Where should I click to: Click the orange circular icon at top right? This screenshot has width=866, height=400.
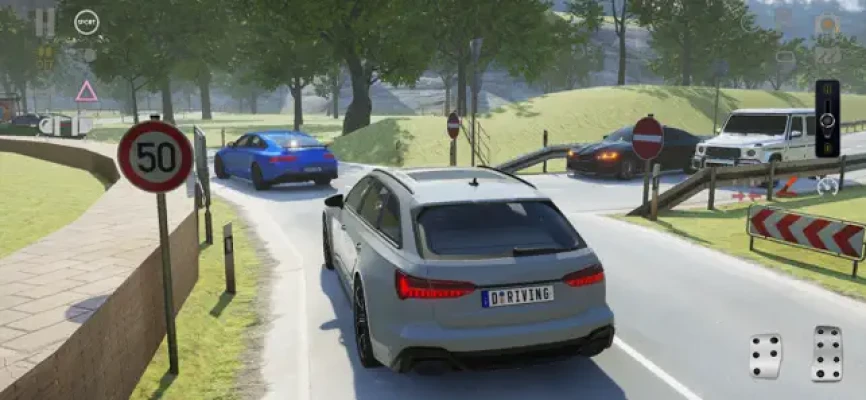826,24
